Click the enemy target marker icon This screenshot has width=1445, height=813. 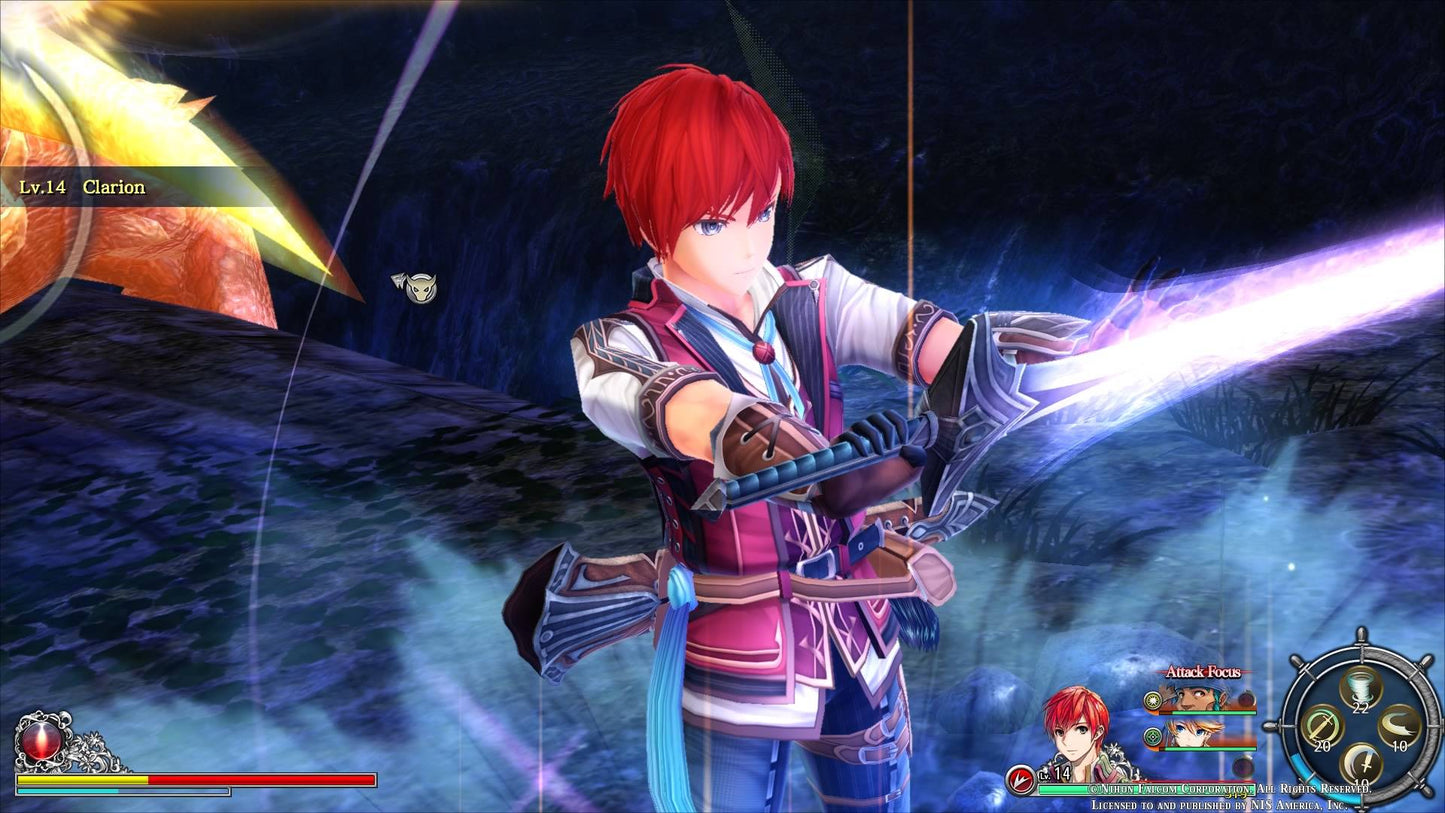(x=415, y=288)
